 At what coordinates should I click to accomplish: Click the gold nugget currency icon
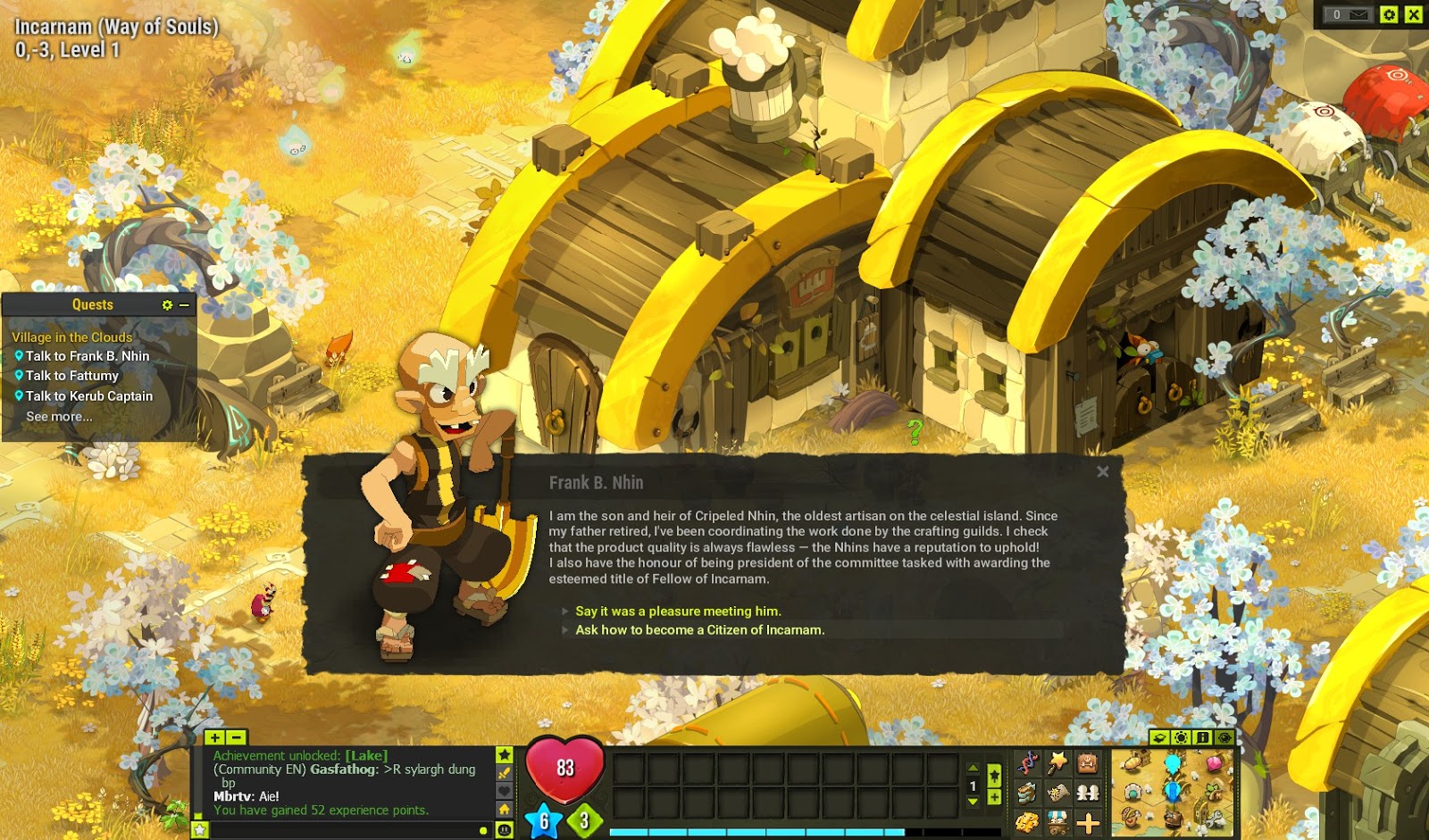(1028, 822)
